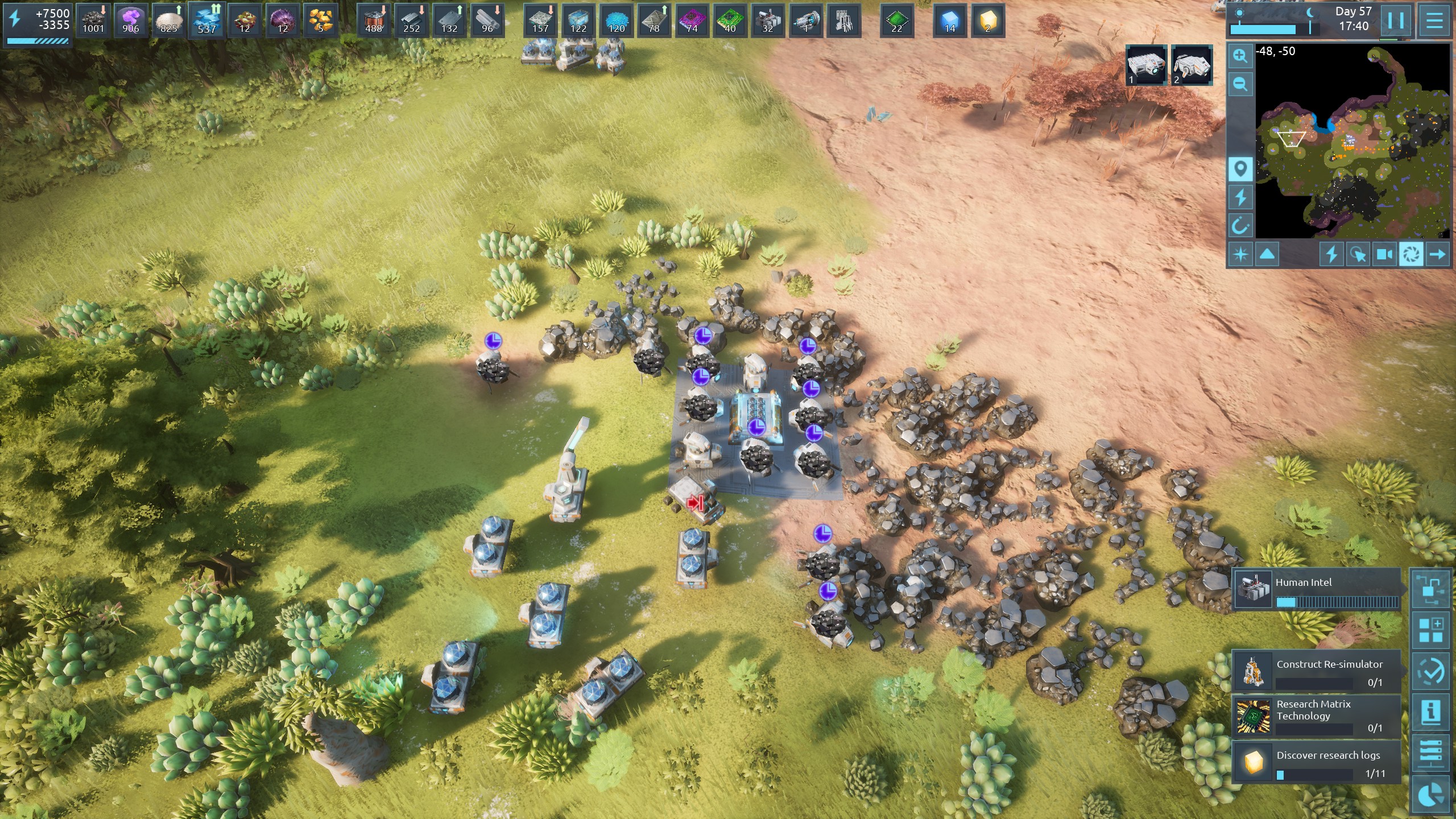The height and width of the screenshot is (819, 1456).
Task: Open the pie chart statistics panel
Action: [x=1430, y=795]
